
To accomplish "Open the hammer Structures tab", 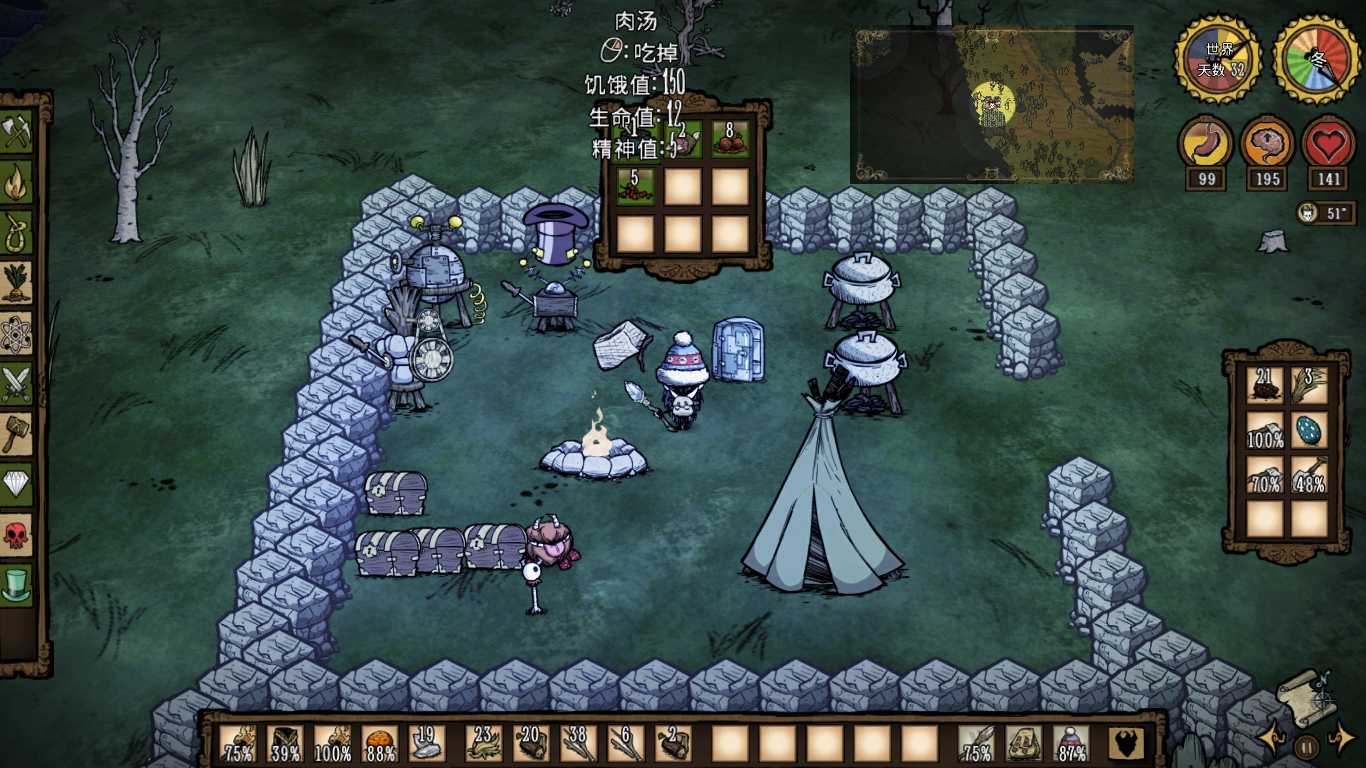I will (x=18, y=433).
